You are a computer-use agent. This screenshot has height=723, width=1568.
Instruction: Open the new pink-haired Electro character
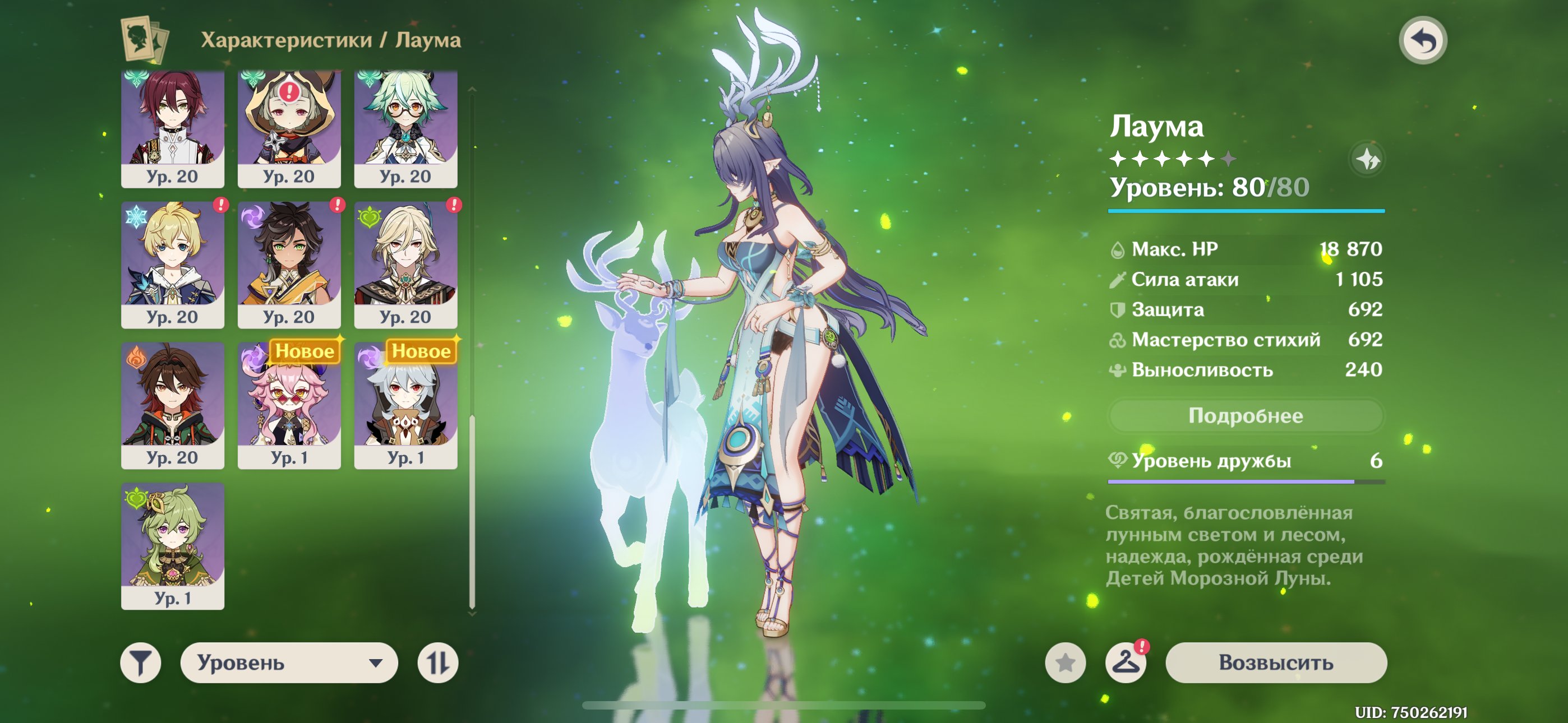289,405
